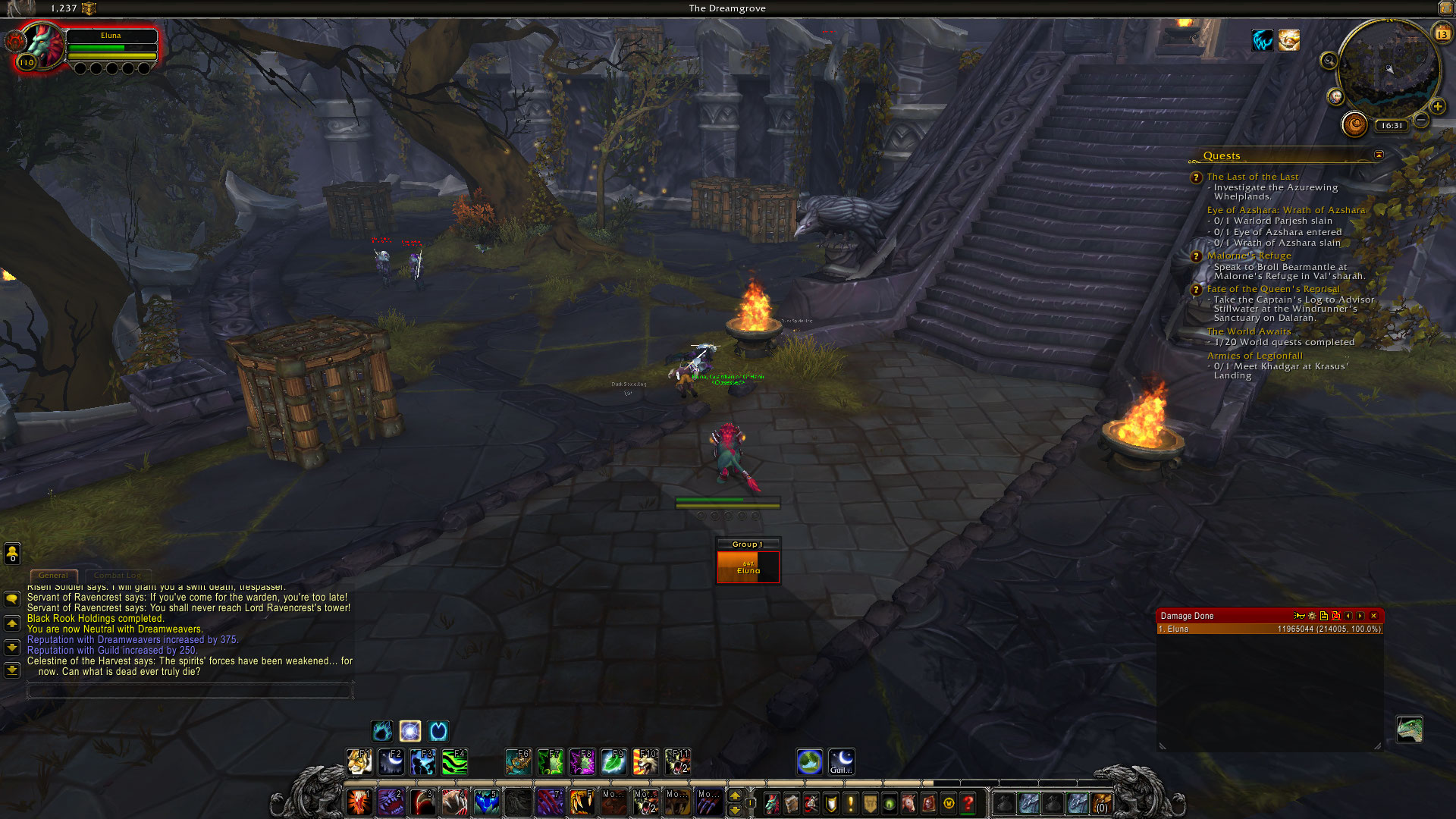The image size is (1456, 819).
Task: Collapse the Quests objective tracker
Action: click(1379, 155)
